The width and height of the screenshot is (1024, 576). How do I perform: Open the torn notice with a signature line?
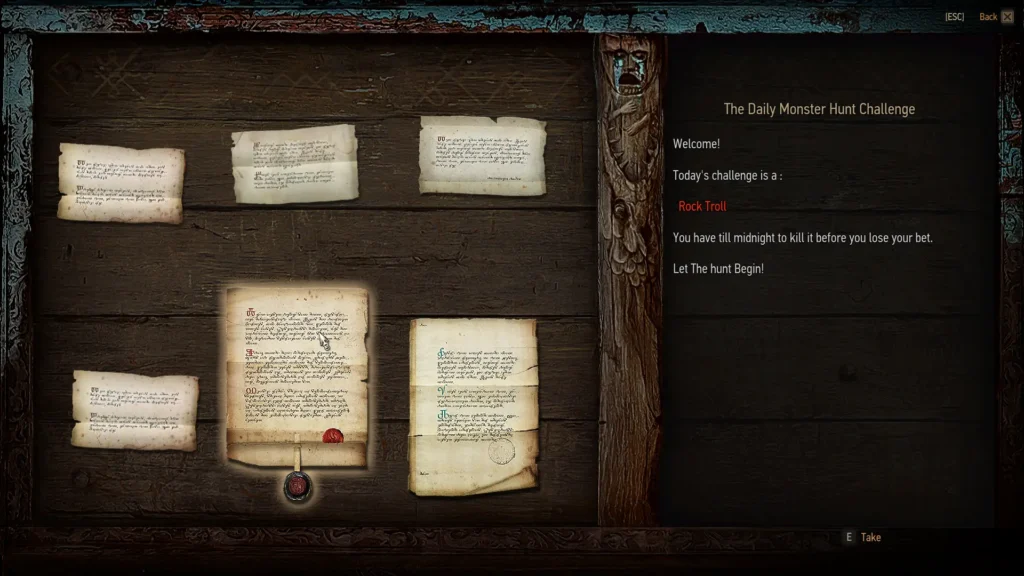click(x=482, y=155)
